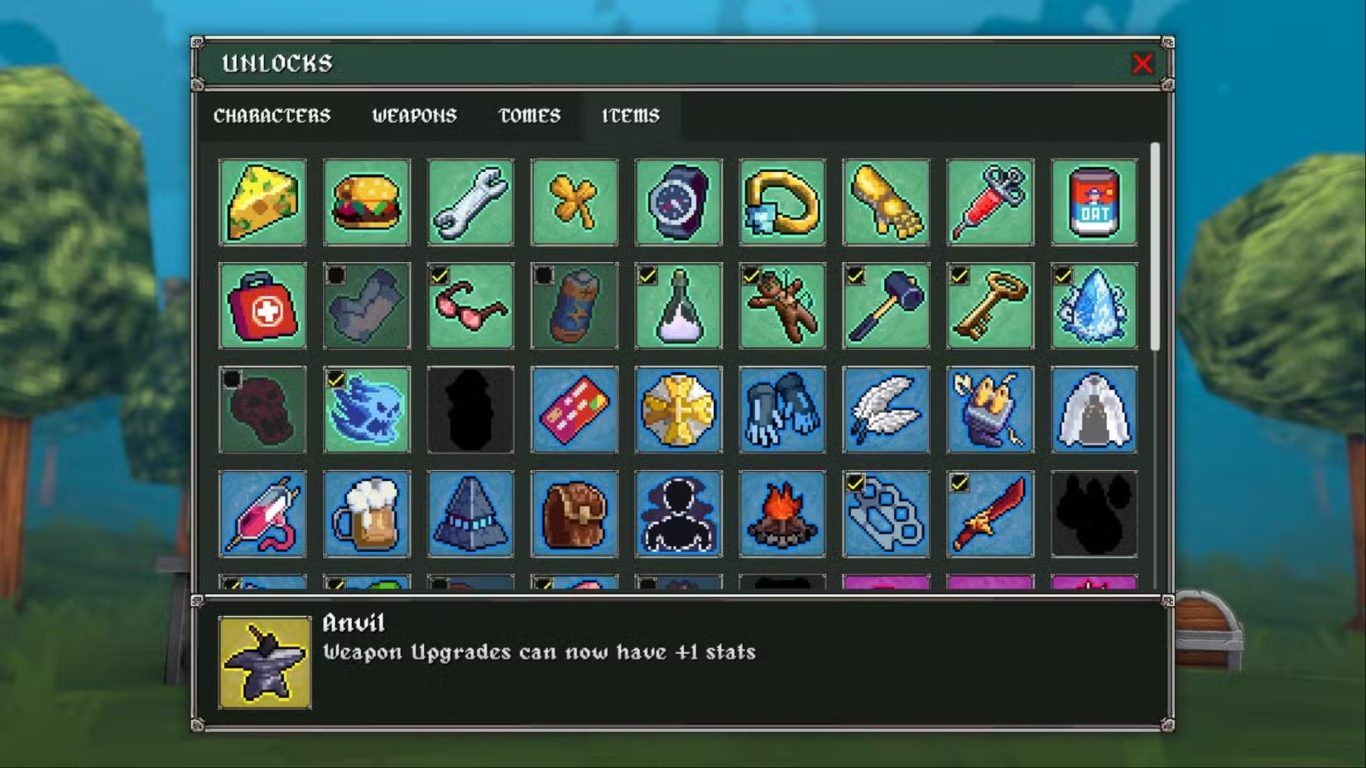Choose the burger item tile
1366x768 pixels.
(x=367, y=202)
